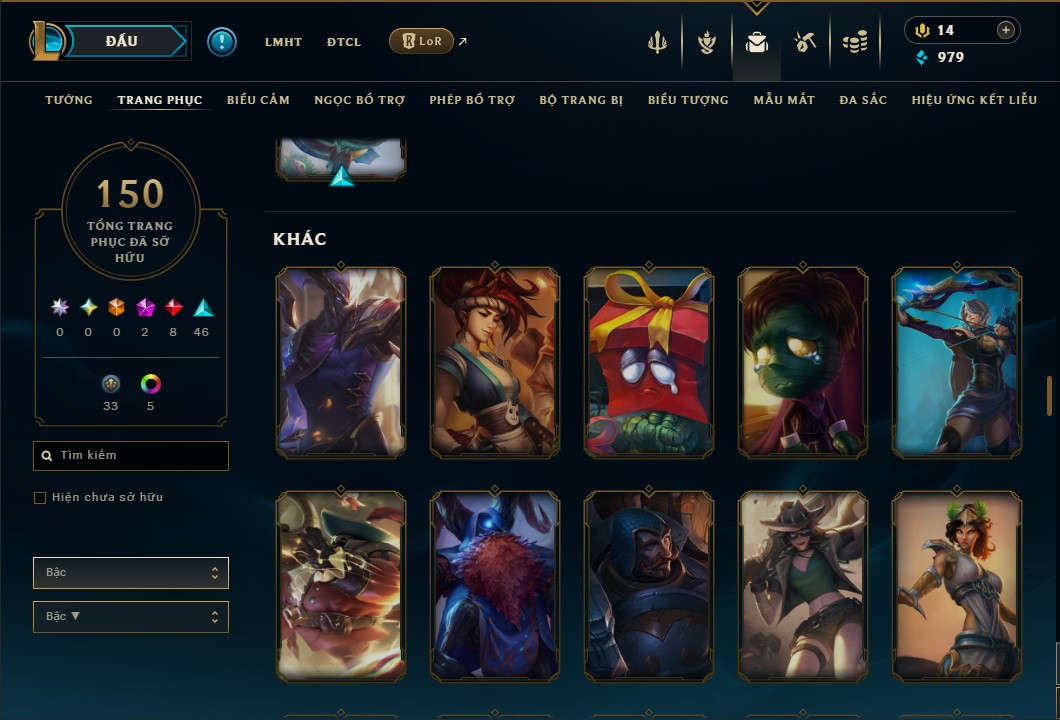This screenshot has height=720, width=1060.
Task: Show the BỘ TRANG BỊ tab
Action: click(x=581, y=100)
